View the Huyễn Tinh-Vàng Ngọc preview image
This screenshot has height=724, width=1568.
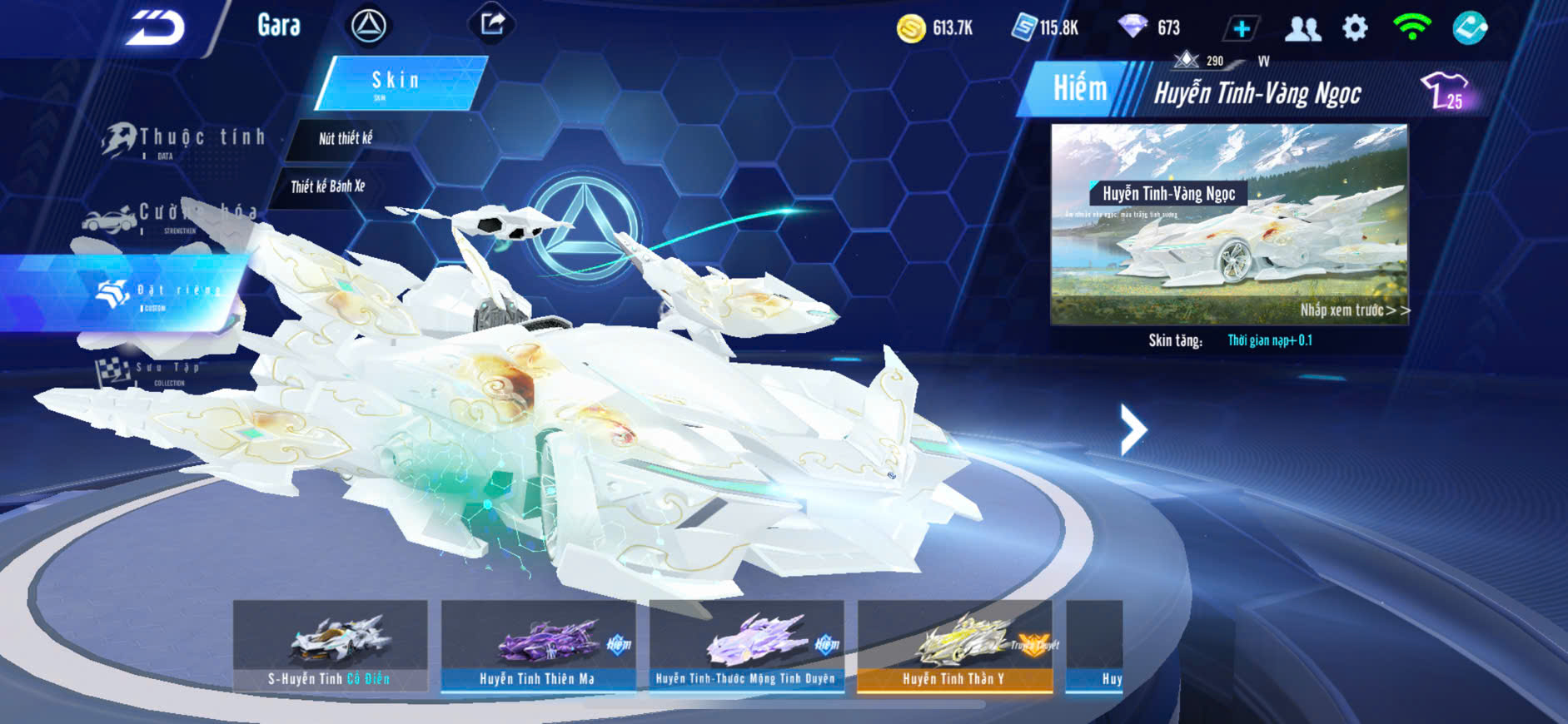(x=1229, y=223)
